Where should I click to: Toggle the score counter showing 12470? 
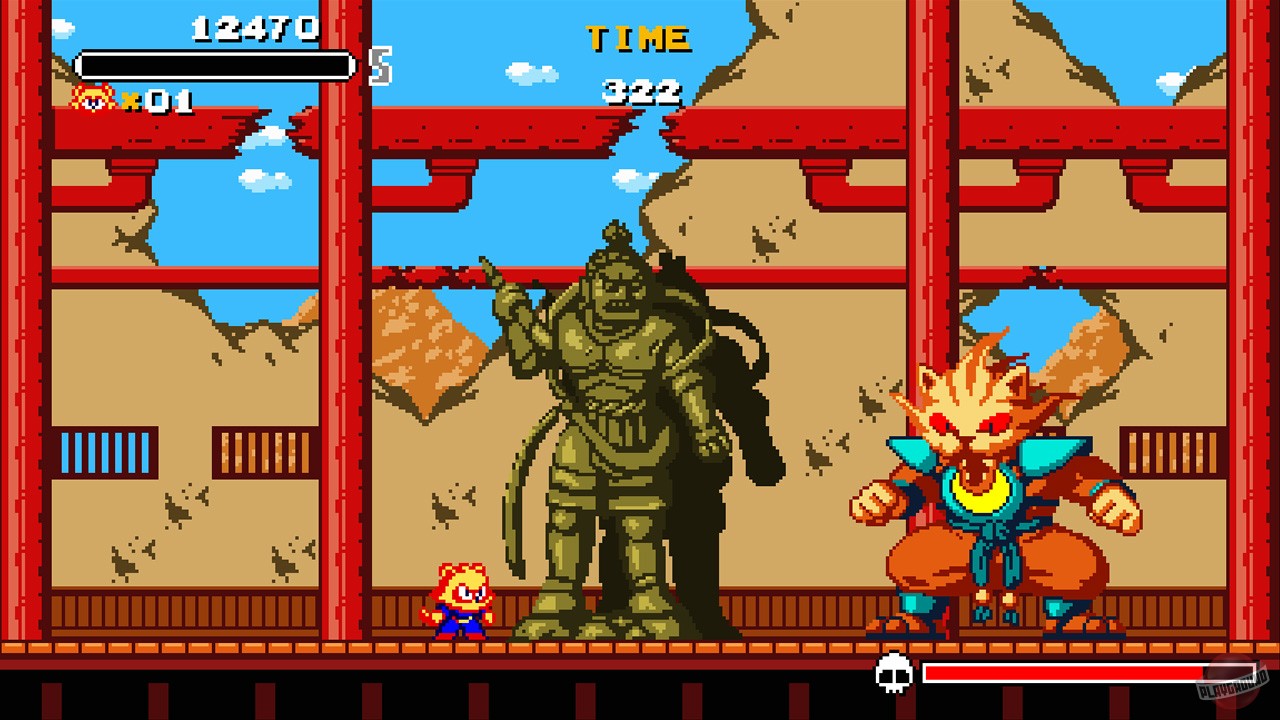255,27
